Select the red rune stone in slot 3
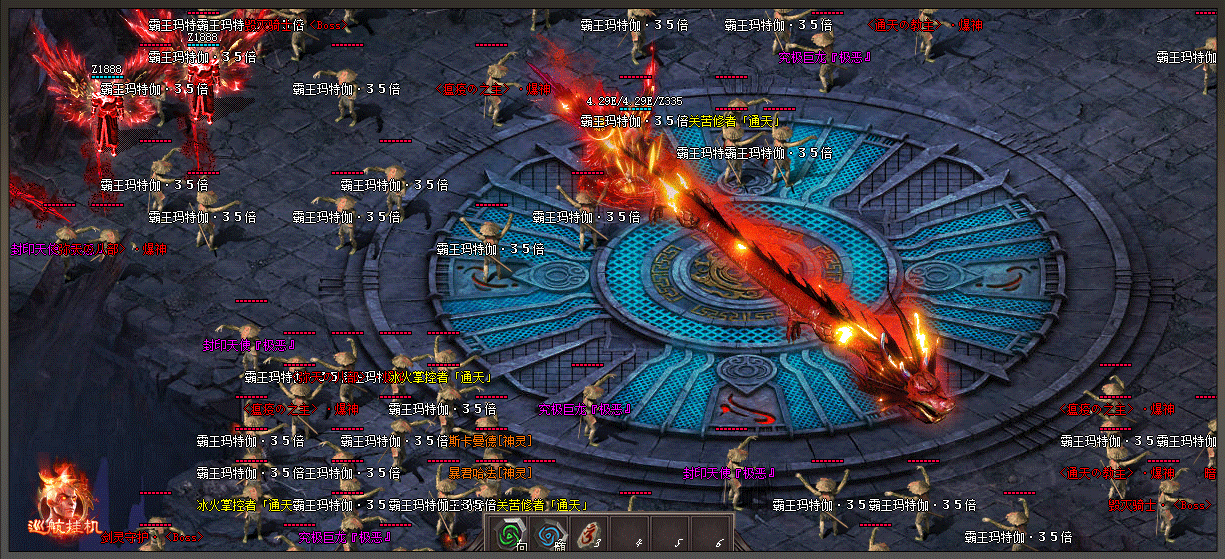 (x=590, y=535)
